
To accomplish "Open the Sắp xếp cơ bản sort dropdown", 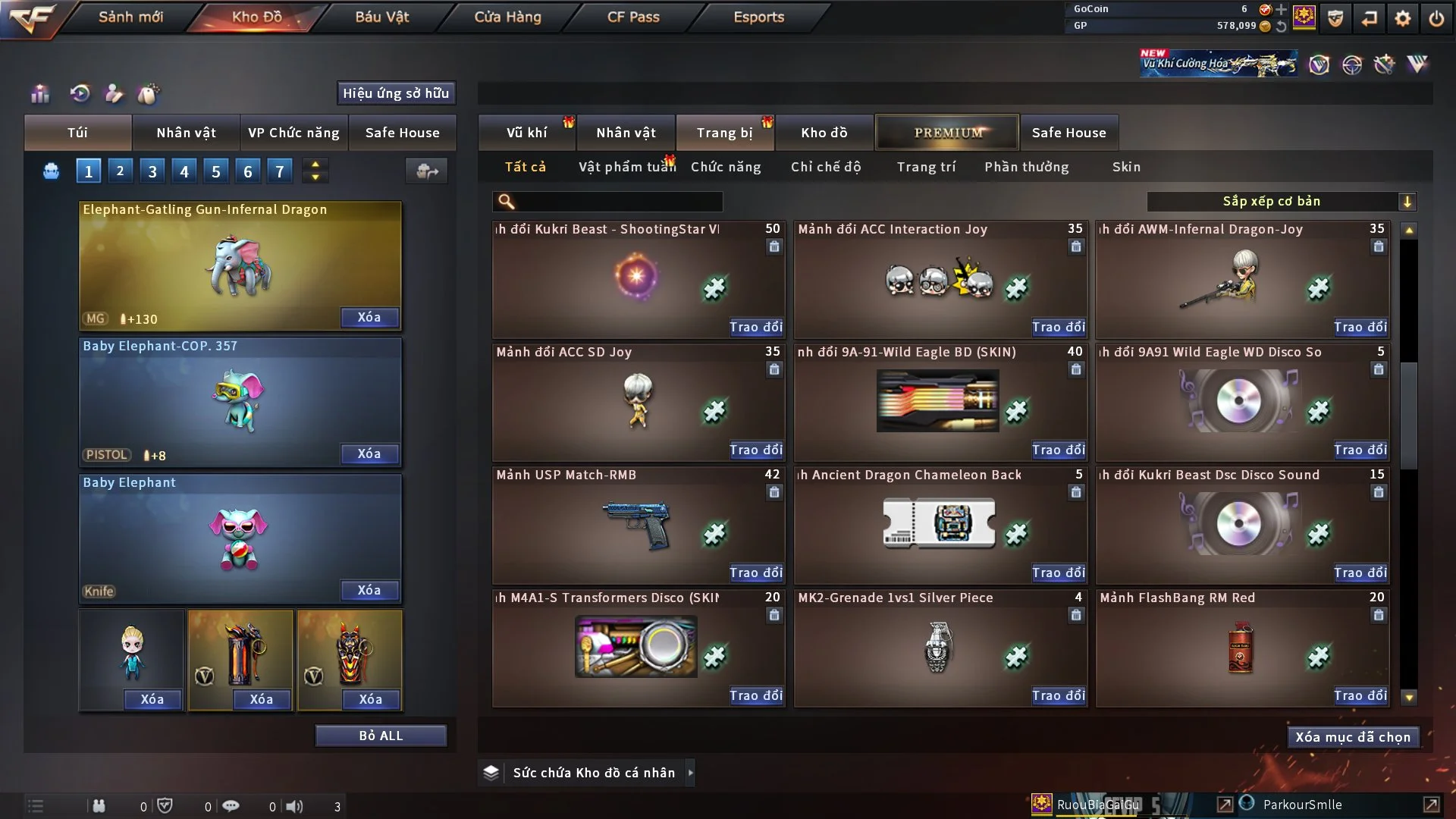I will (1281, 202).
